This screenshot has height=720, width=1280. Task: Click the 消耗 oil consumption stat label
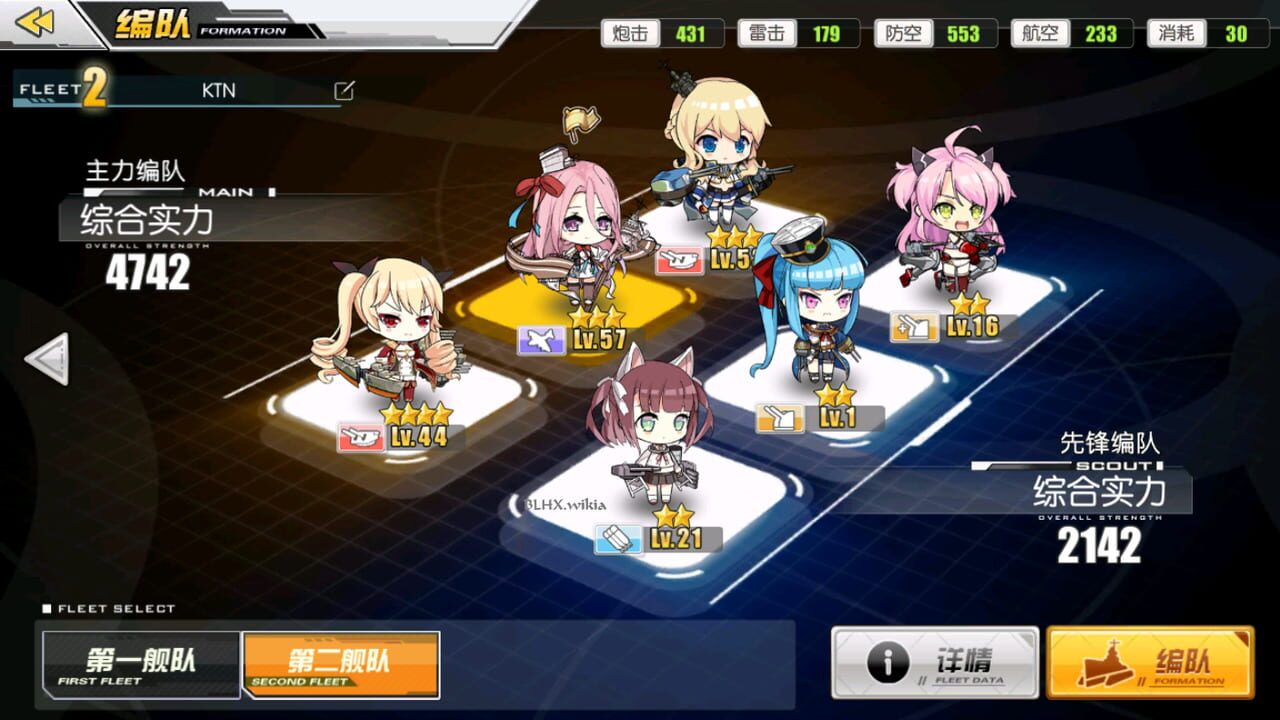click(1177, 33)
